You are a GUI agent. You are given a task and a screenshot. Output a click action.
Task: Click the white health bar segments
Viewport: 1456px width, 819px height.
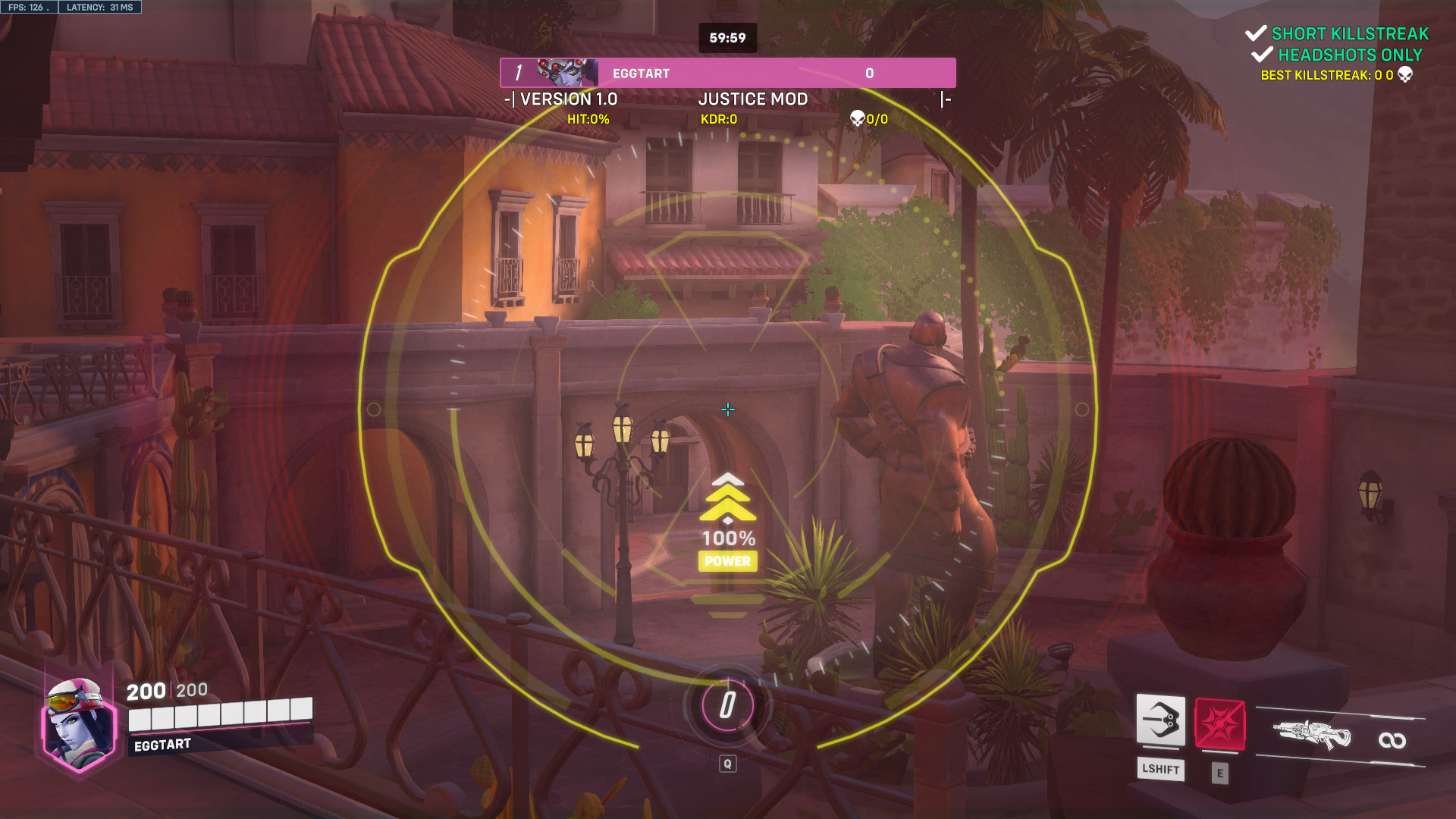pyautogui.click(x=220, y=714)
